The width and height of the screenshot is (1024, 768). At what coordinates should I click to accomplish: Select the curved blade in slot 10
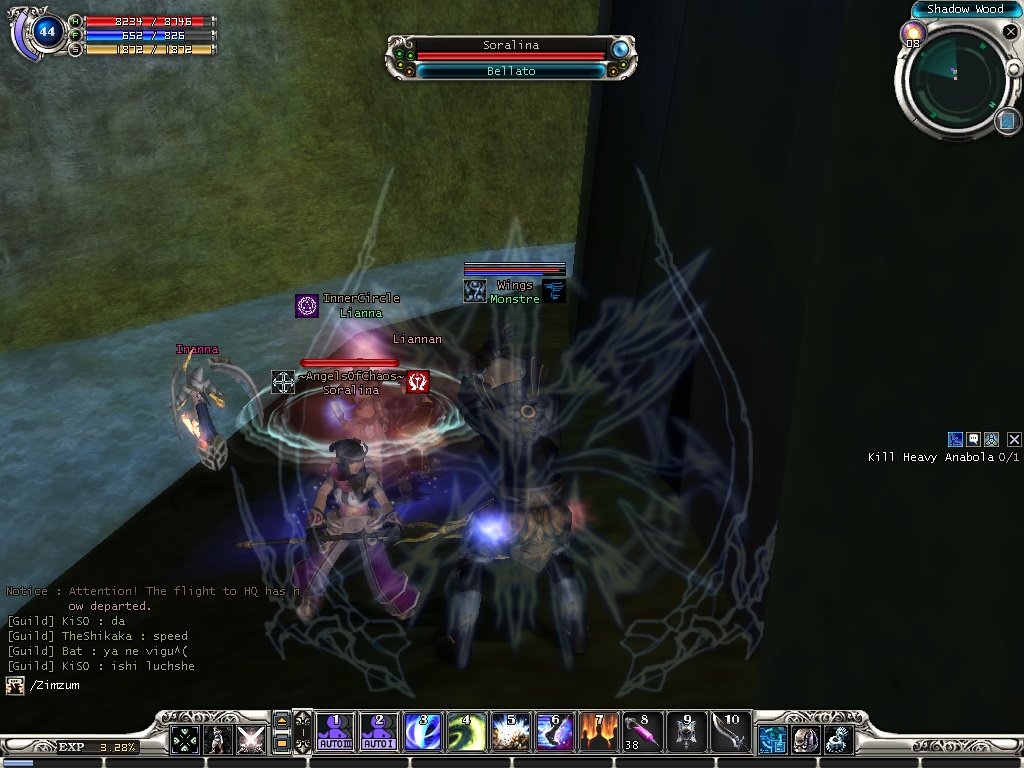730,732
